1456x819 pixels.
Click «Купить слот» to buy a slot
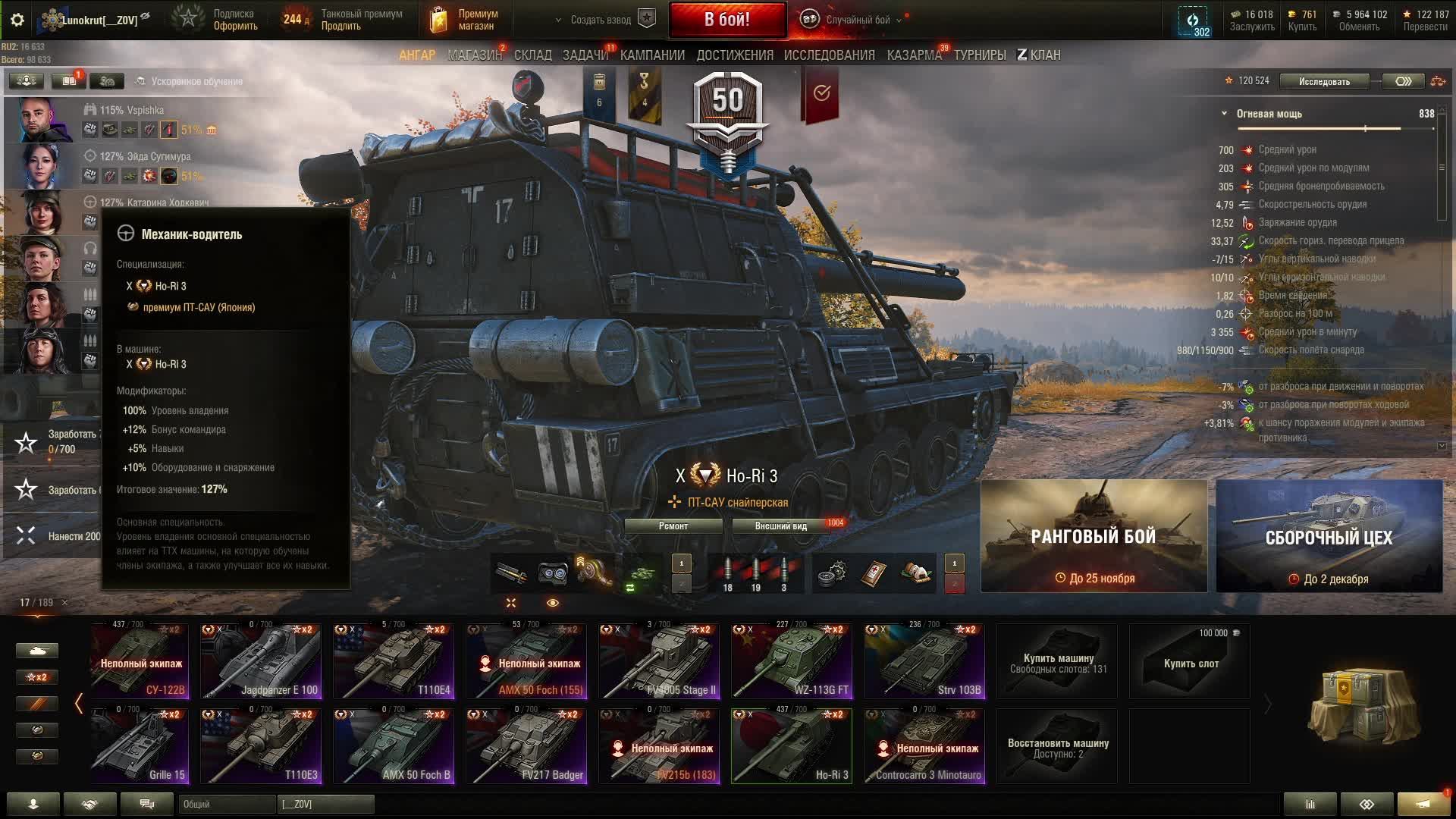[x=1191, y=662]
